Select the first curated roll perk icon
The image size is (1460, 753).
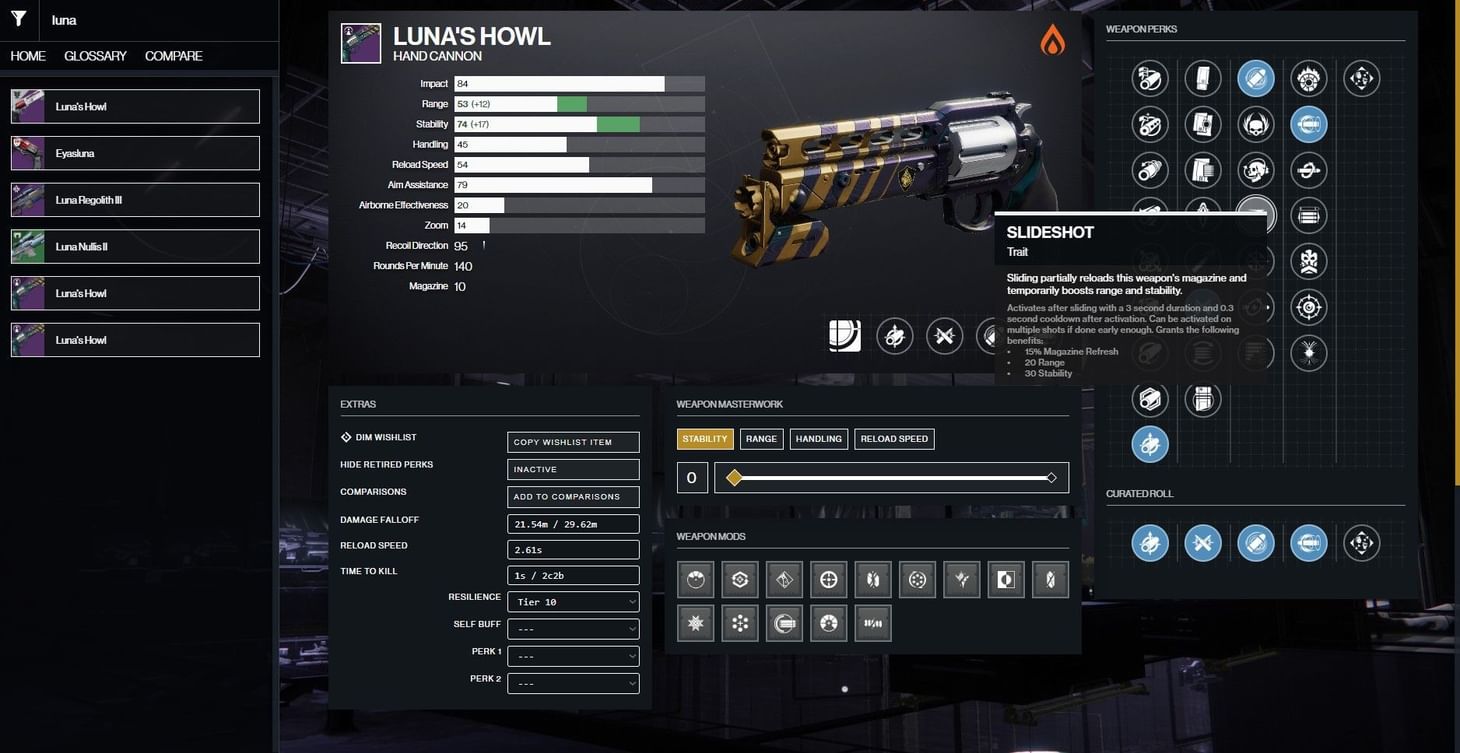[1150, 543]
